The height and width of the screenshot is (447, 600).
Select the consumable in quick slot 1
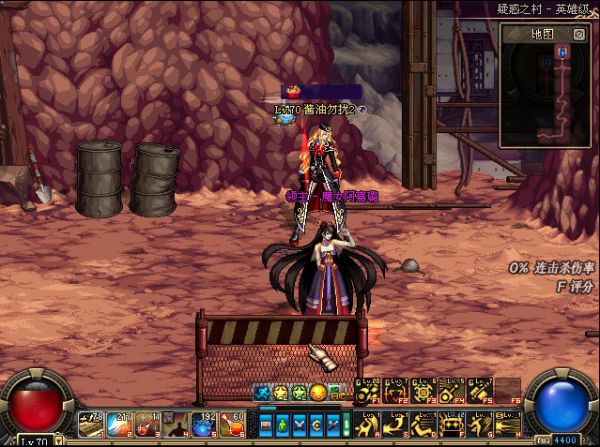pos(91,424)
